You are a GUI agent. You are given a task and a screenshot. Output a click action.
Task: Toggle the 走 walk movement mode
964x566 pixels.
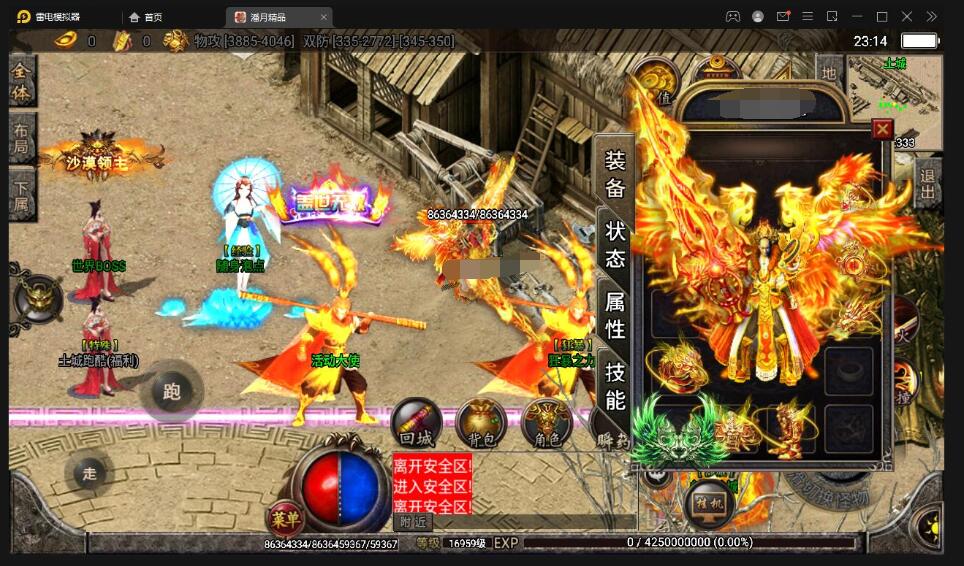click(90, 473)
